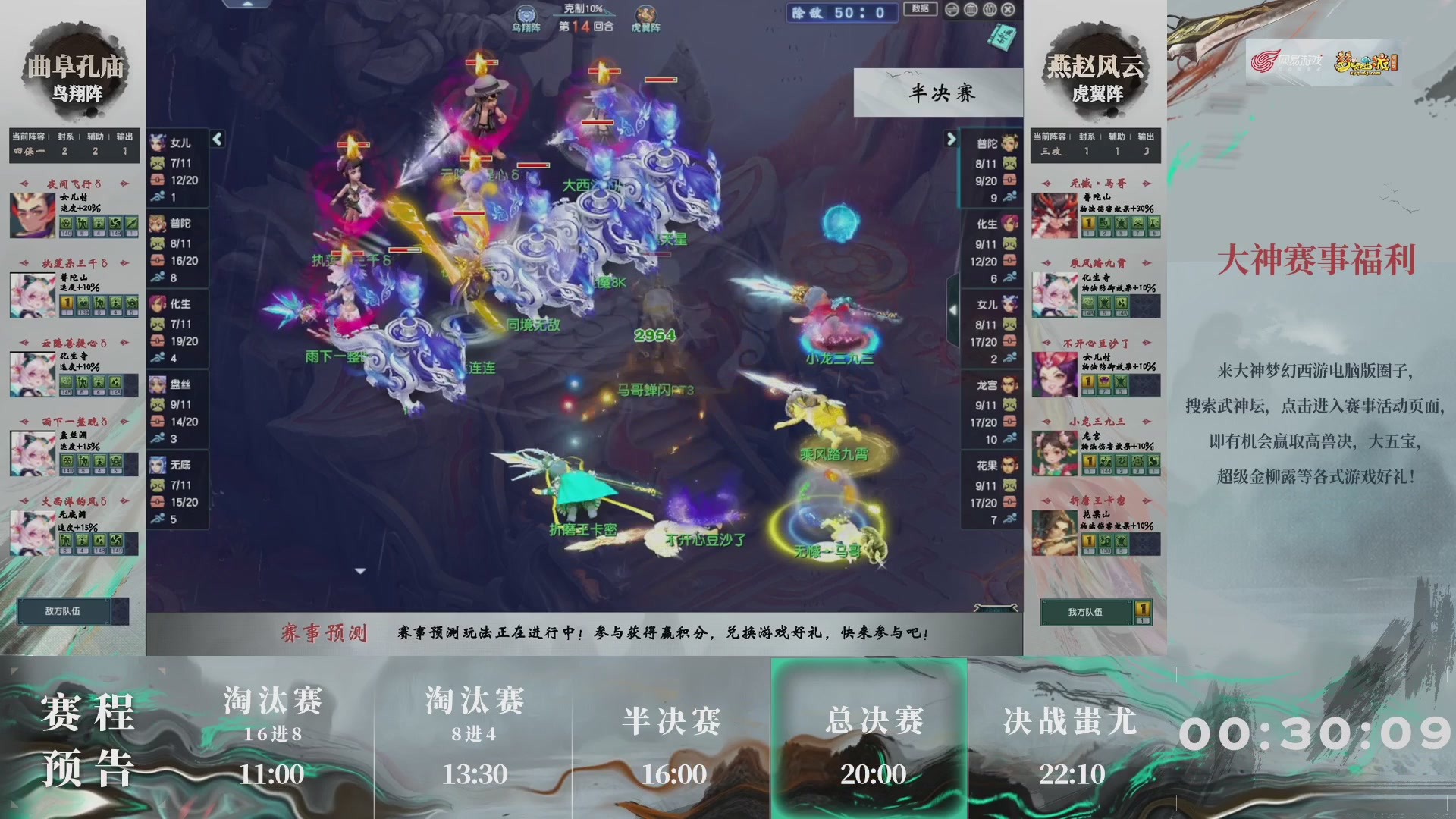1456x819 pixels.
Task: Expand the middle chevron on the right panel
Action: click(954, 309)
